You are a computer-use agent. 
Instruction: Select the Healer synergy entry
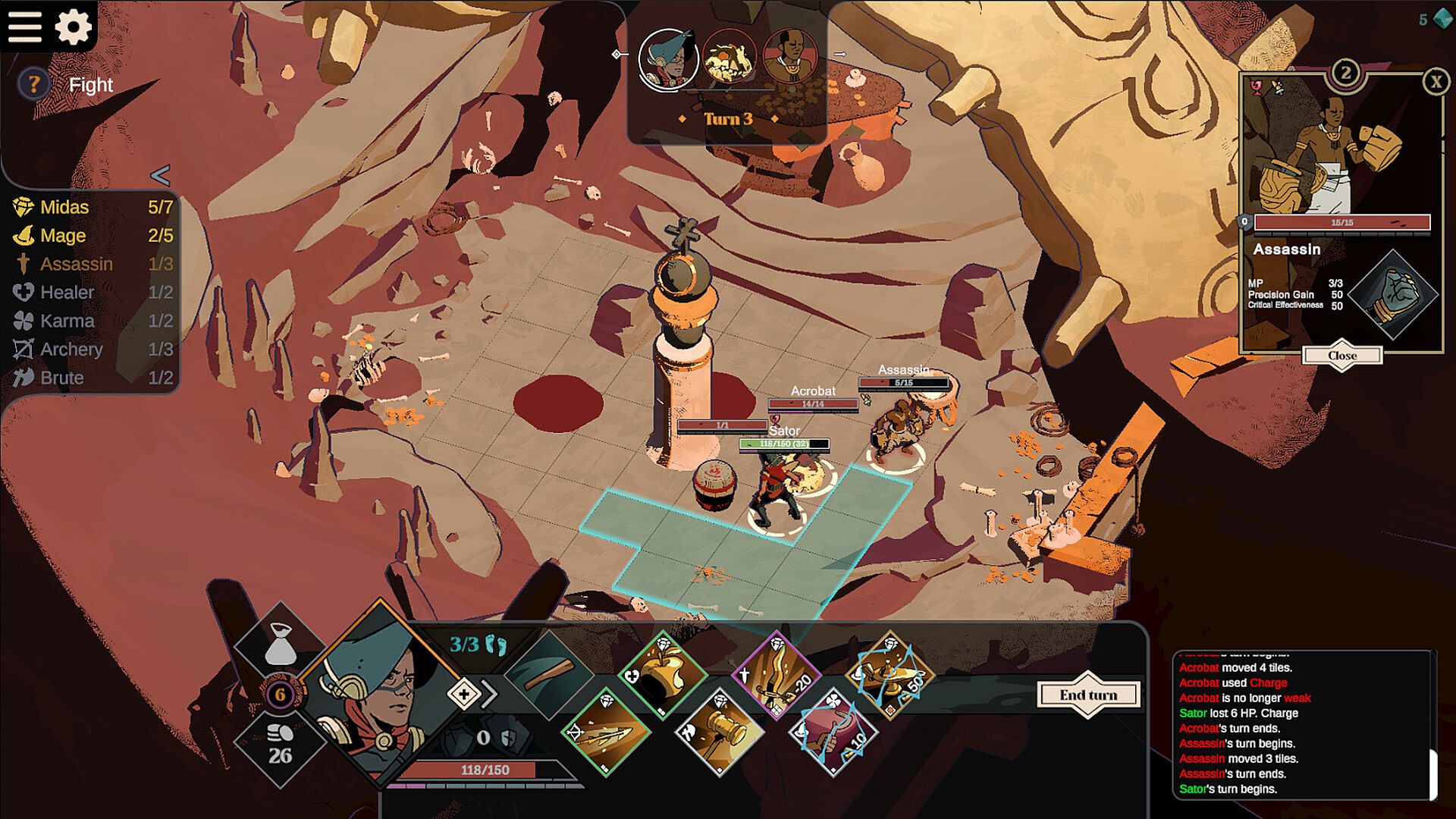[x=67, y=293]
